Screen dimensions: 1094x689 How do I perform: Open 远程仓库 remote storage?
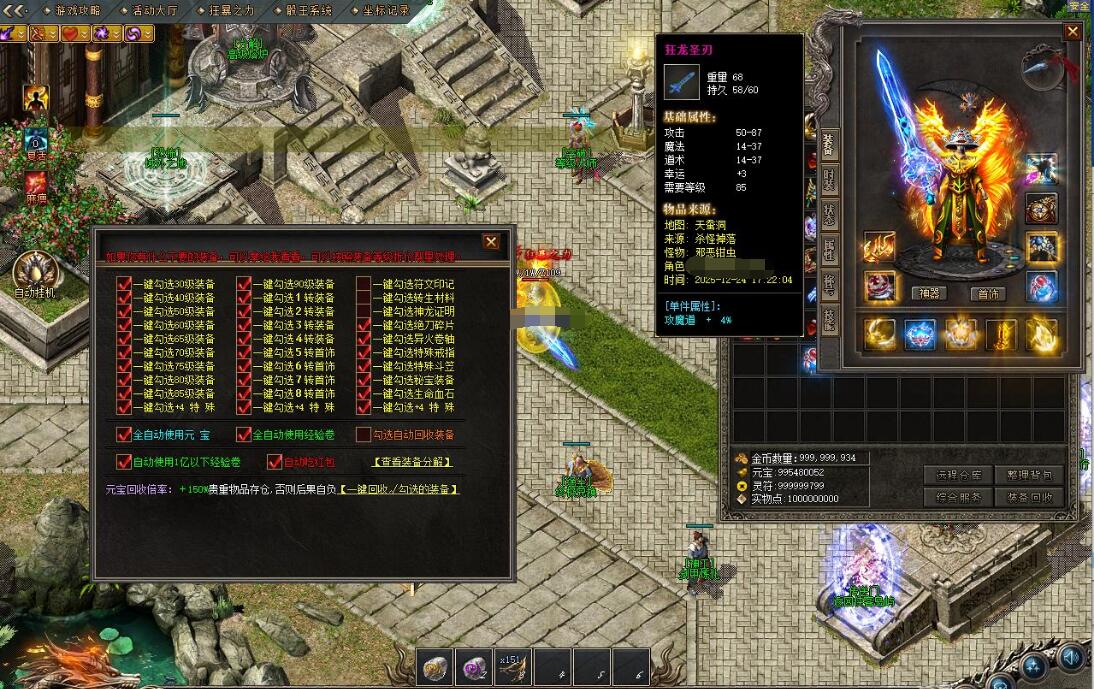[x=960, y=475]
